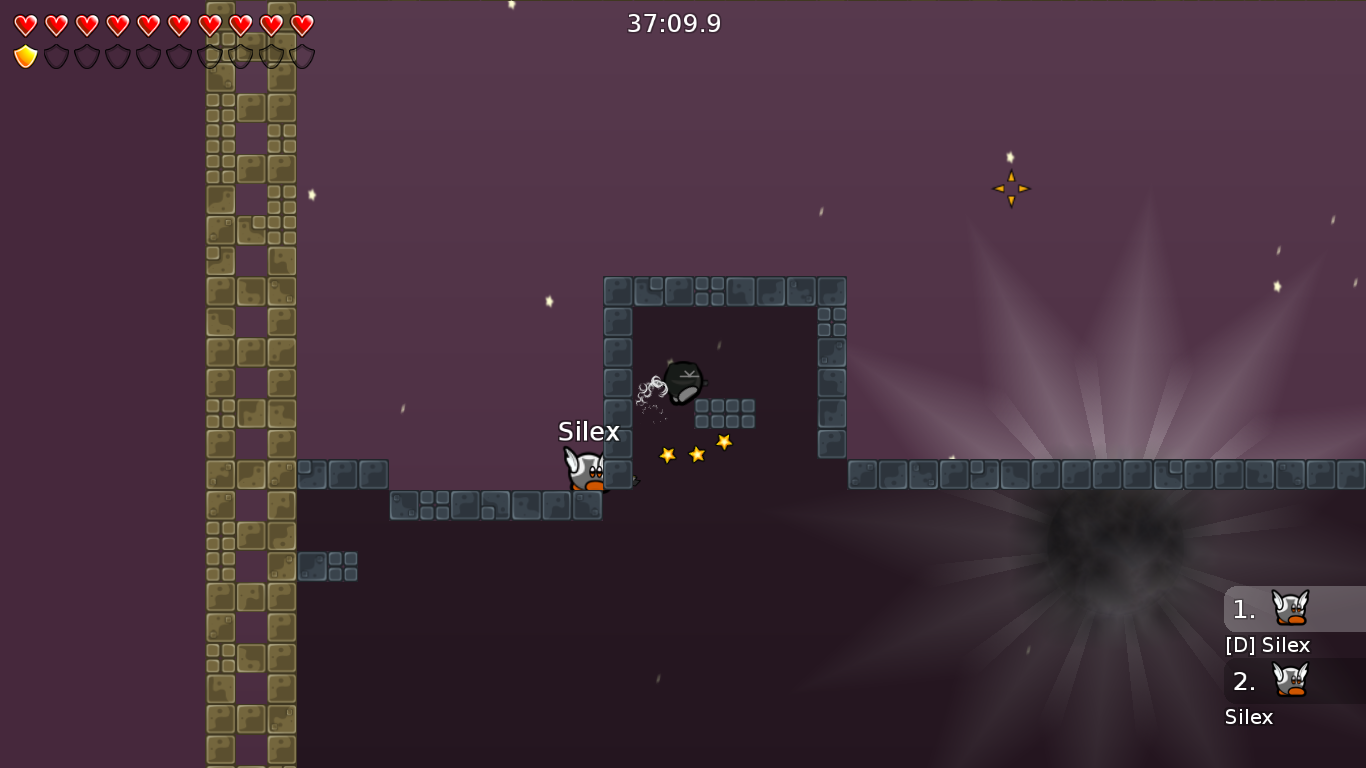
Task: Click the flying grenade projectile near Silex
Action: (684, 383)
